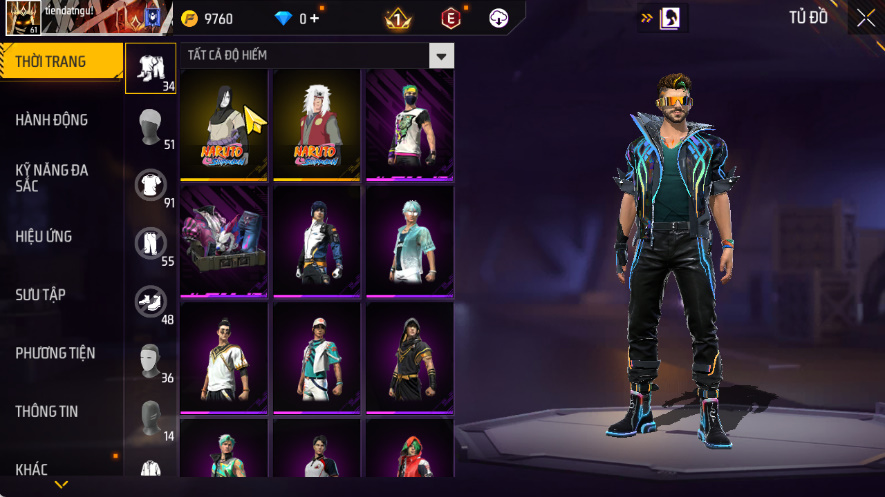Choose the Jiraiya Naruto outfit
Image resolution: width=885 pixels, height=497 pixels.
click(316, 123)
